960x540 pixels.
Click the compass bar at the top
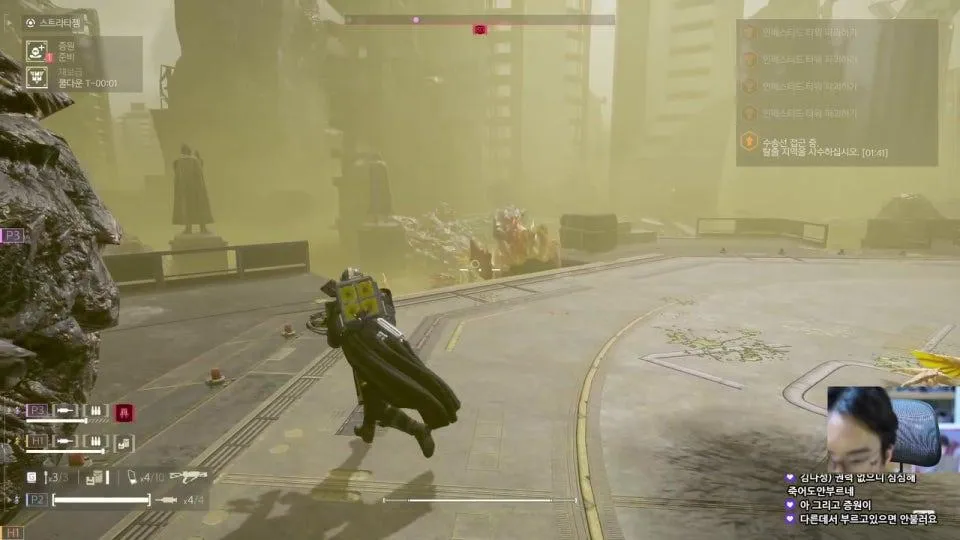coord(480,19)
